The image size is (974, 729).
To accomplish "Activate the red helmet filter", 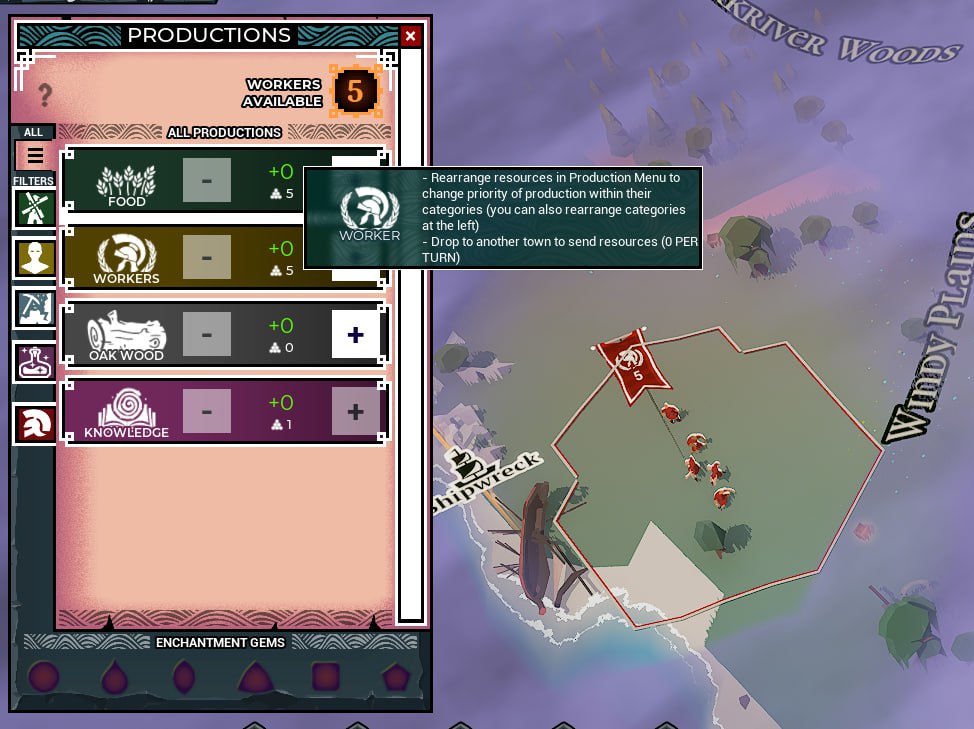I will point(35,424).
